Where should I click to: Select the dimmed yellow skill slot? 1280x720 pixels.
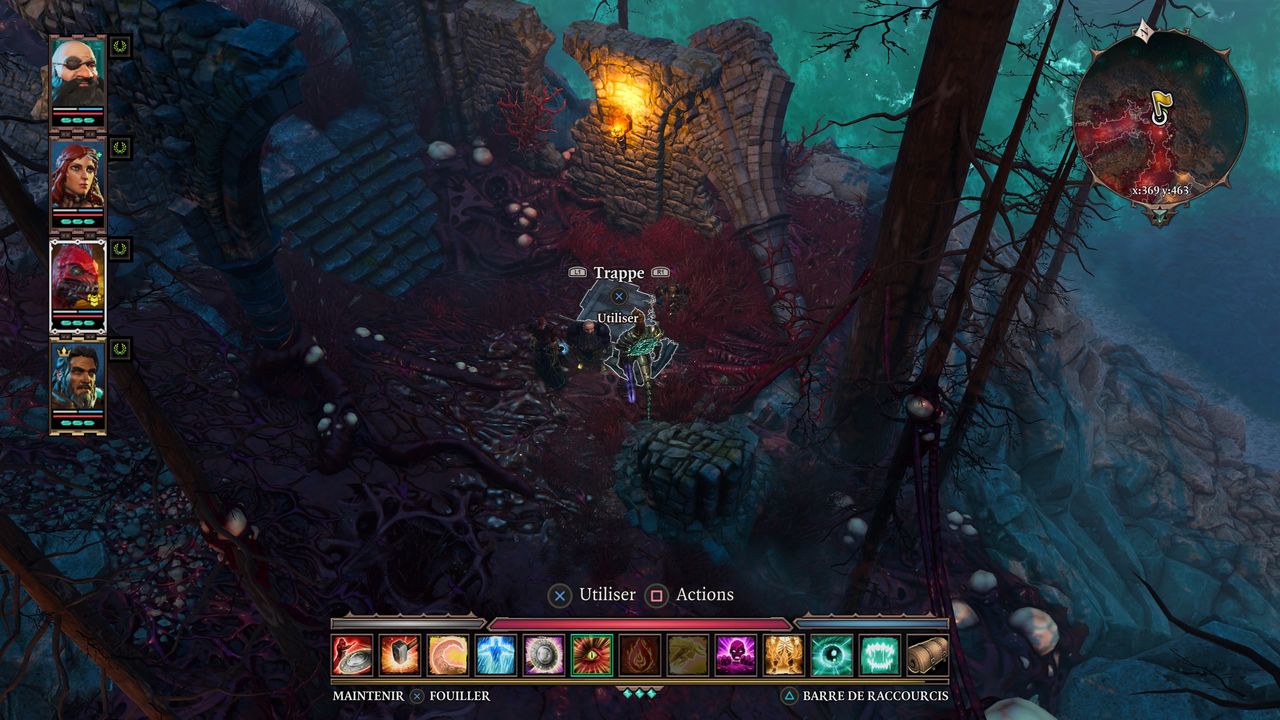[x=688, y=655]
